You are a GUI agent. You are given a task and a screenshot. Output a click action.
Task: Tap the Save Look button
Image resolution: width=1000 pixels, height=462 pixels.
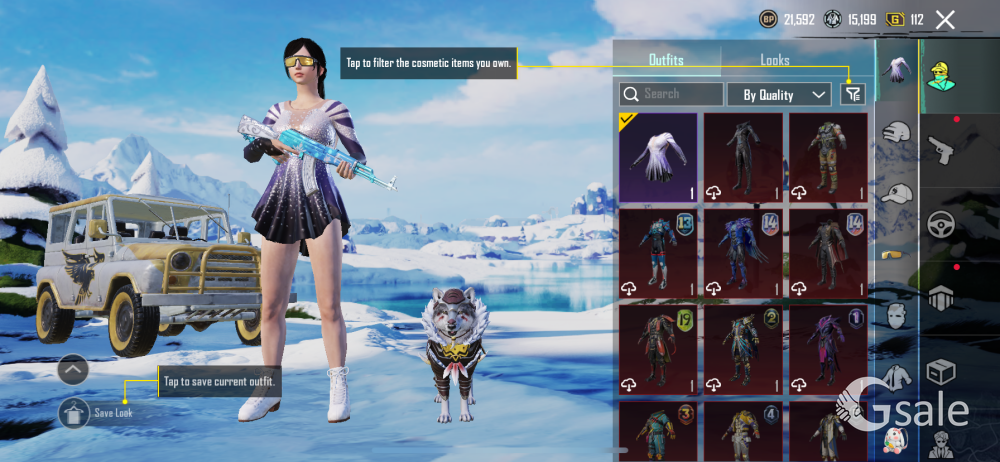pyautogui.click(x=75, y=412)
